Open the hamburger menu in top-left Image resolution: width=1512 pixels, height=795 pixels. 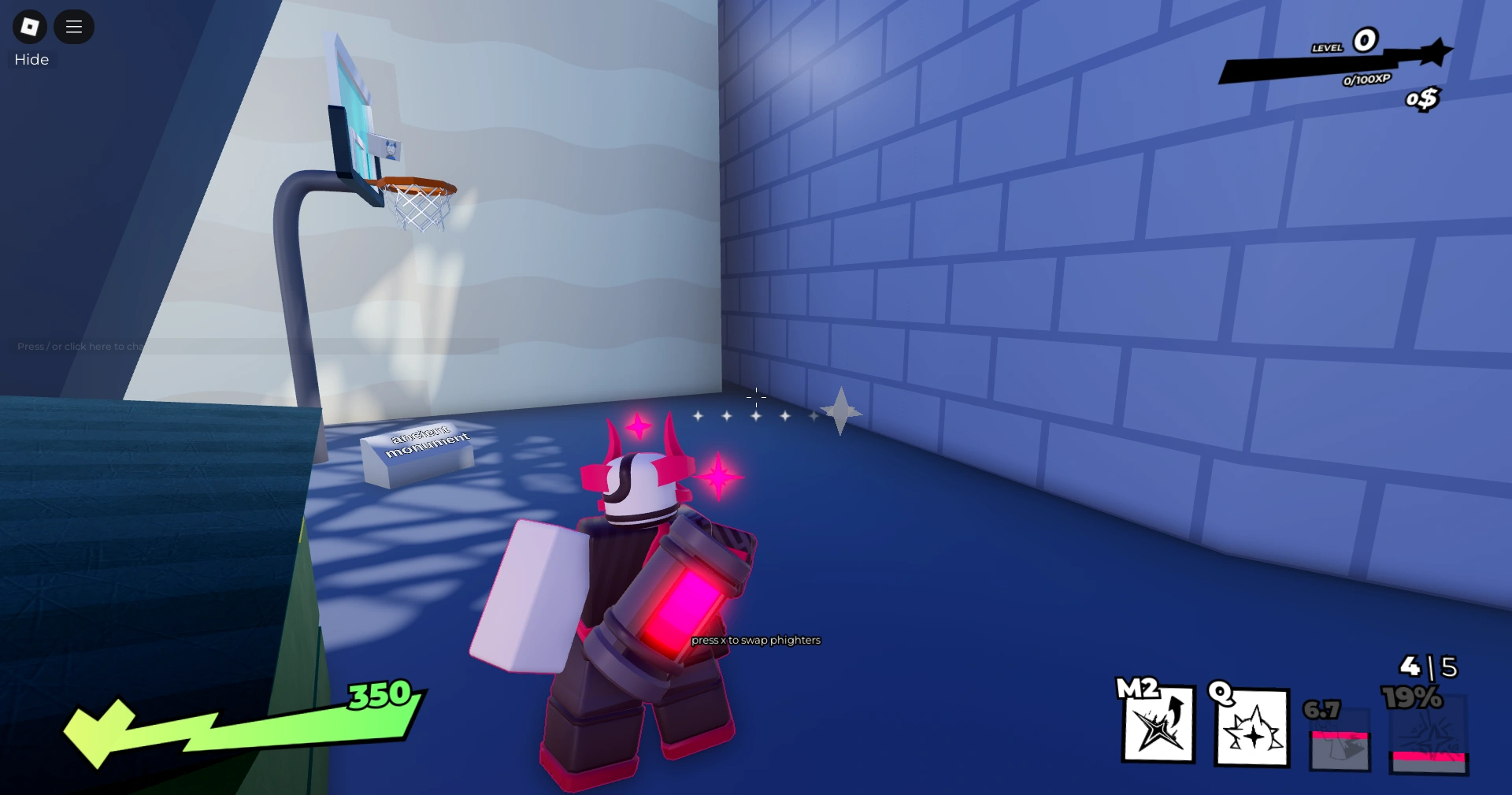click(x=74, y=26)
